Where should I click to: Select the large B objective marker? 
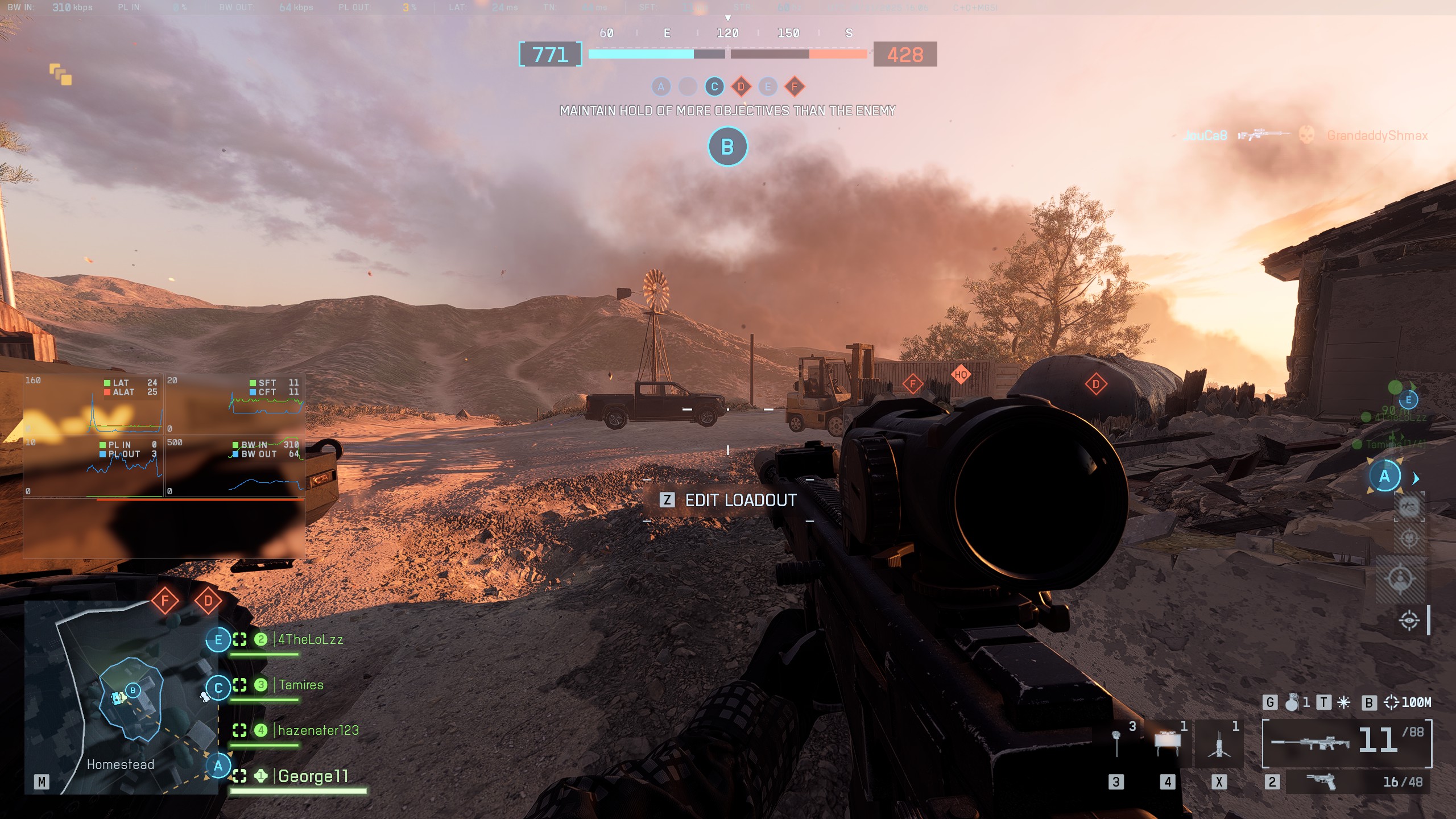click(x=727, y=147)
